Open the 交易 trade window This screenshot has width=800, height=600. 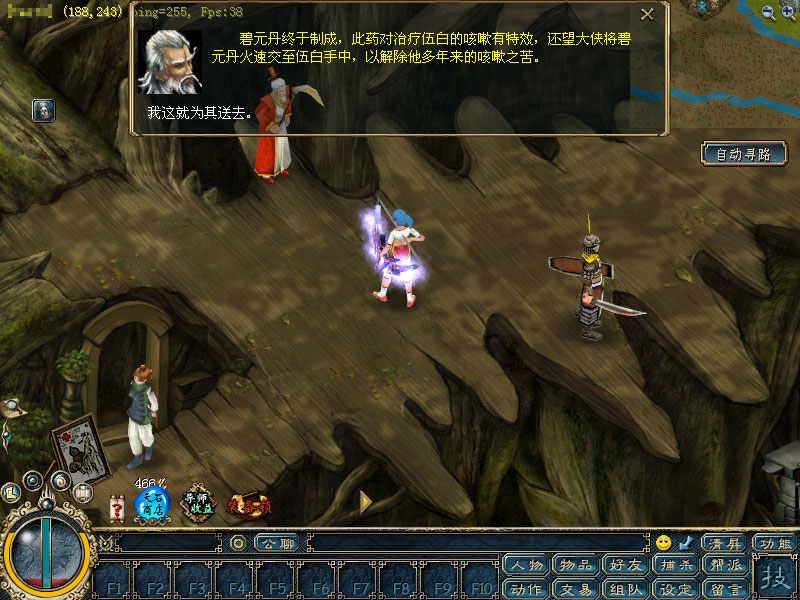pos(577,588)
